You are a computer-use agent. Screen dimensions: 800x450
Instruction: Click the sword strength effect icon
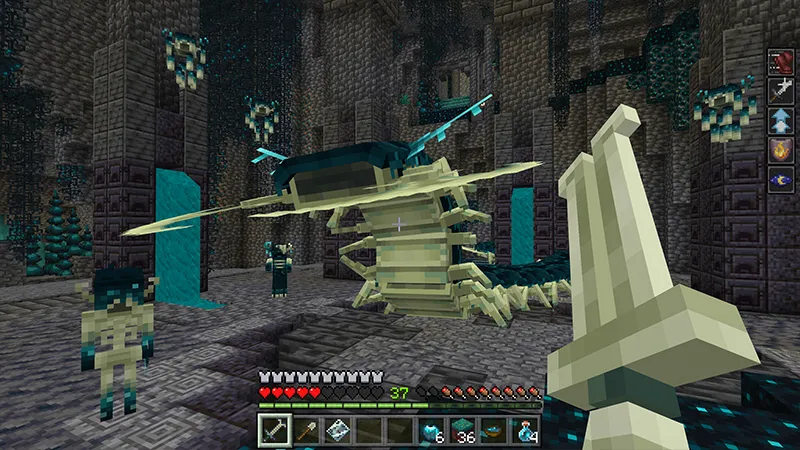click(x=780, y=92)
